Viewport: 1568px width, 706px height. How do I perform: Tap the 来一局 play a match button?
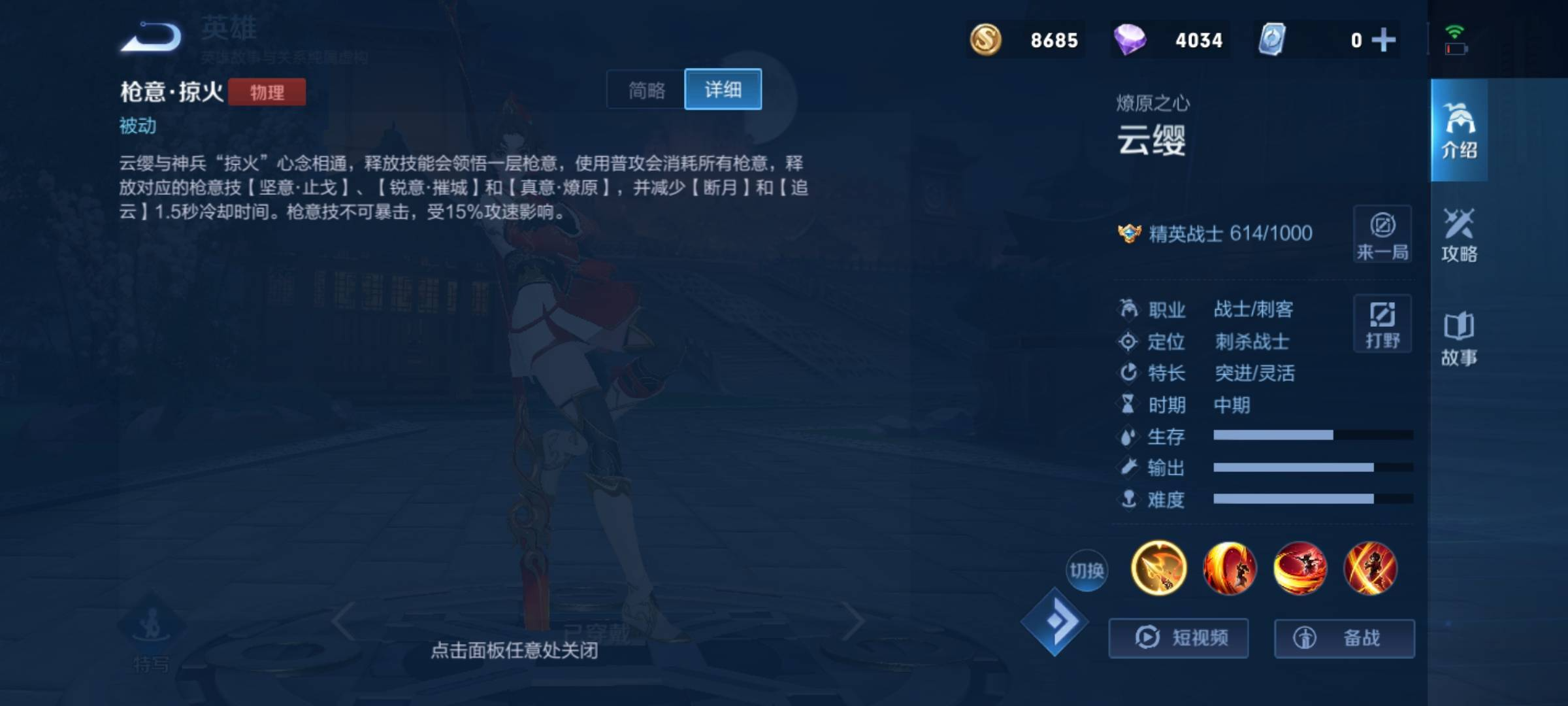click(x=1382, y=235)
